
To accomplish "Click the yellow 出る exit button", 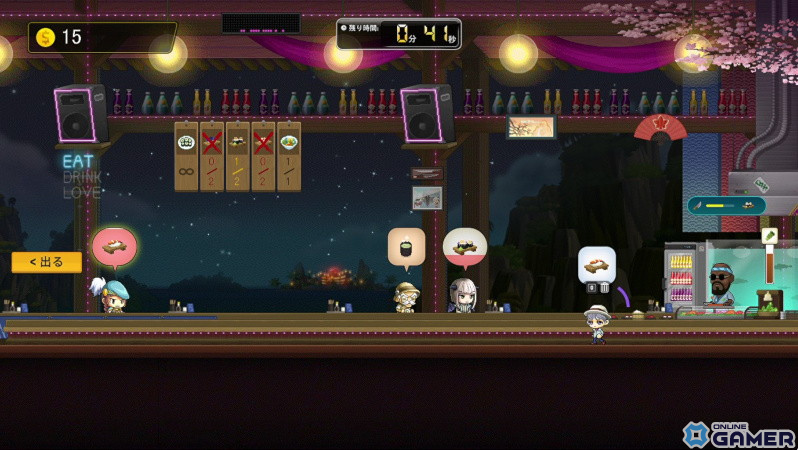I will click(46, 262).
